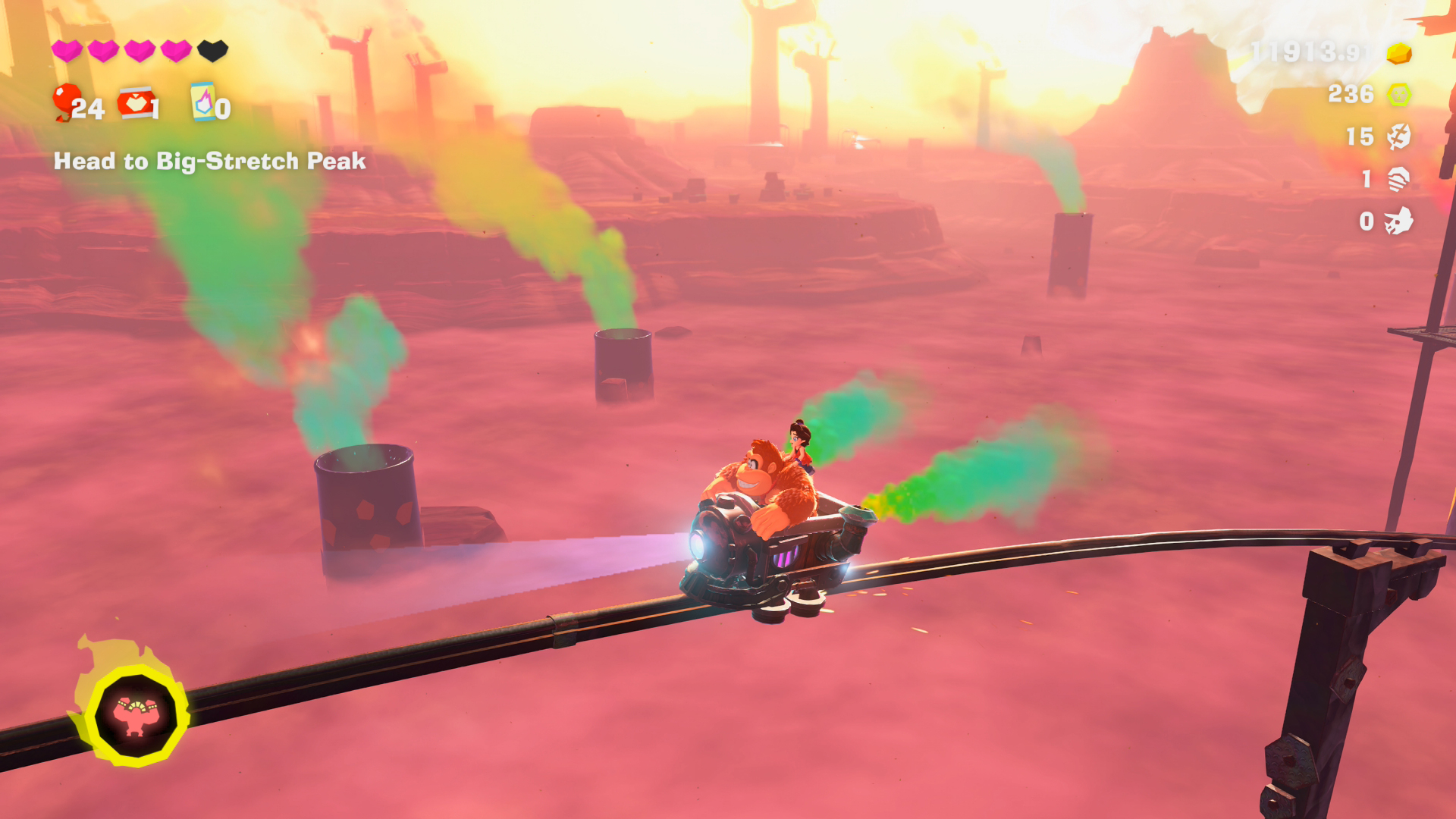Click the leaf-shaped fossil icon
This screenshot has height=819, width=1456.
click(1398, 136)
